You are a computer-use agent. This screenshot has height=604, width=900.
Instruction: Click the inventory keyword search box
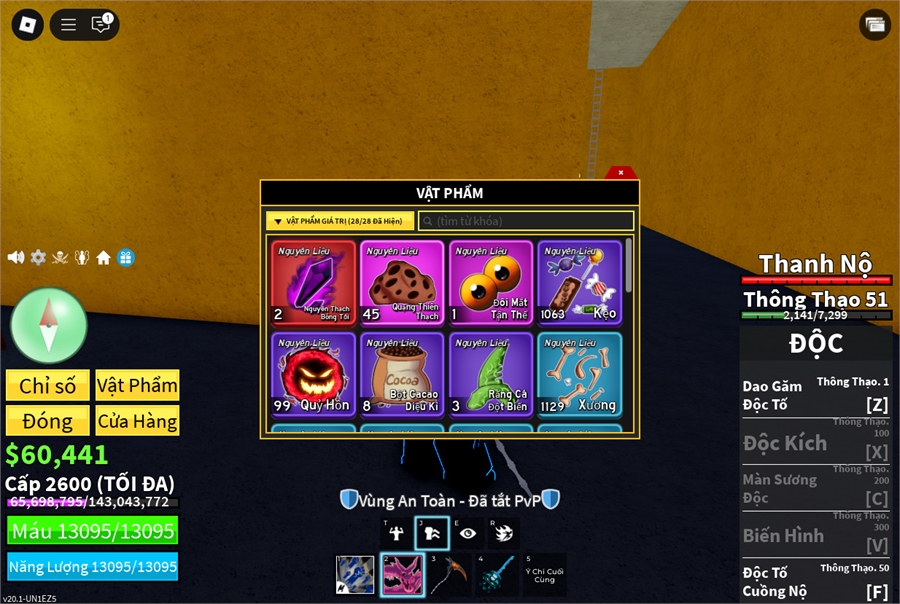click(x=526, y=221)
